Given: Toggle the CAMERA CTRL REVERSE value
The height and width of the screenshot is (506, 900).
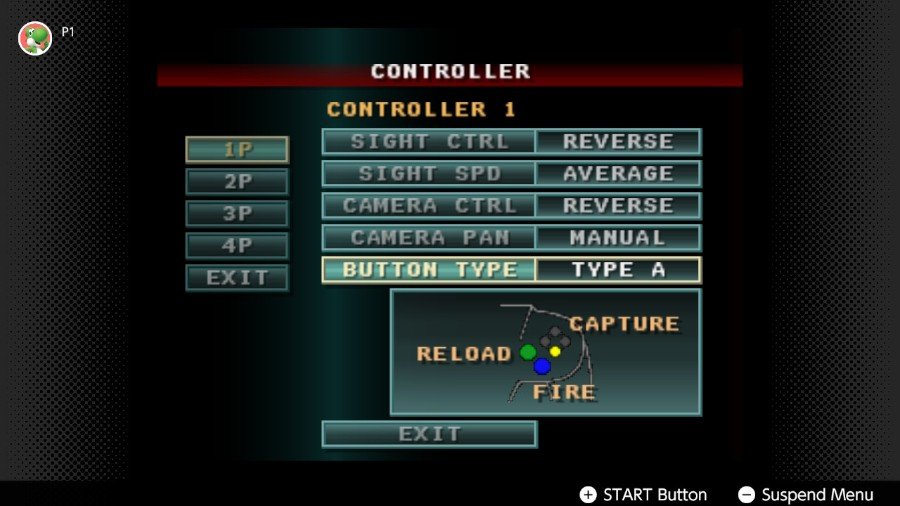Looking at the screenshot, I should coord(618,206).
